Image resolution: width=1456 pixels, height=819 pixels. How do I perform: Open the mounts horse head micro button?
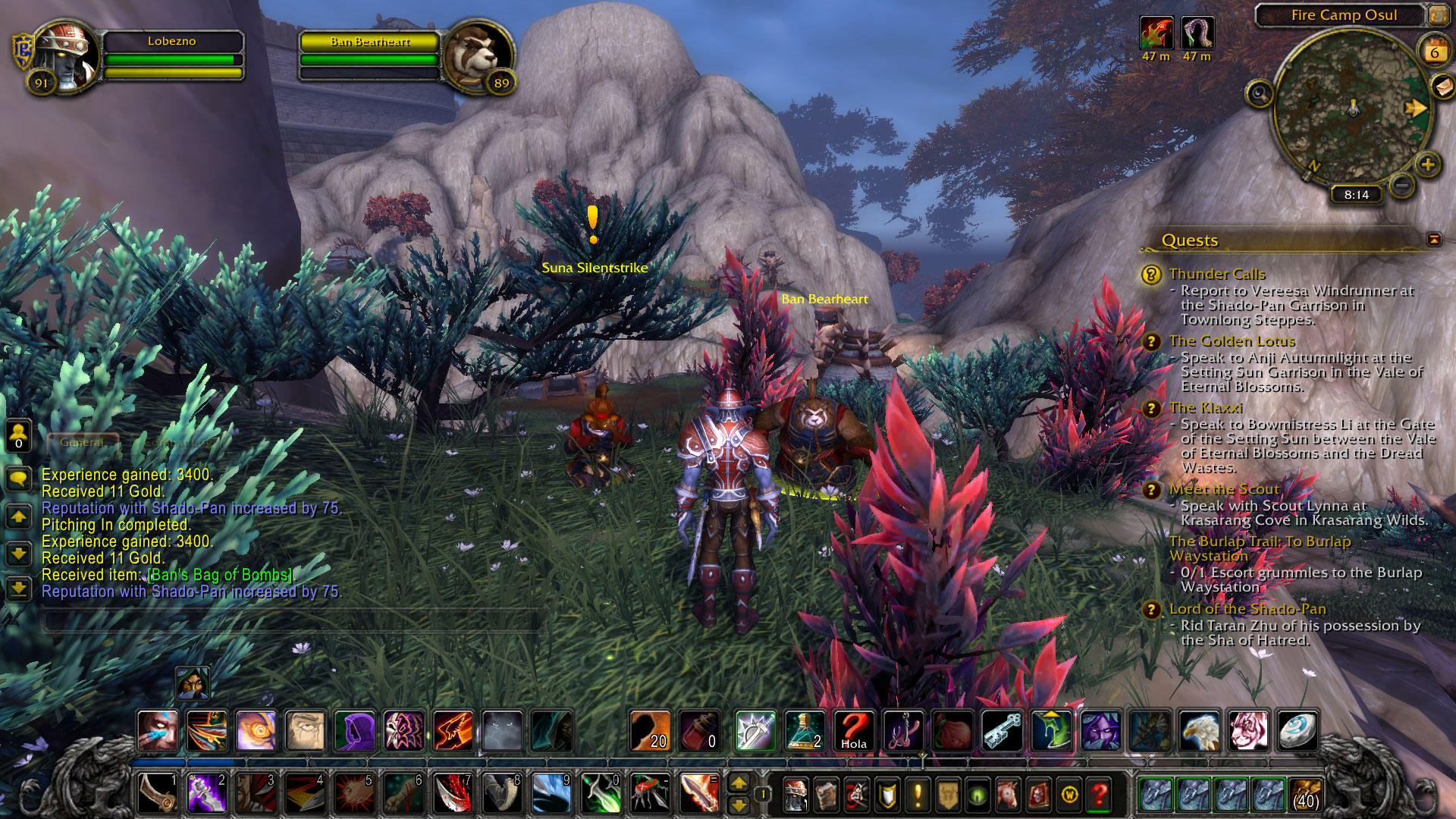[1008, 795]
